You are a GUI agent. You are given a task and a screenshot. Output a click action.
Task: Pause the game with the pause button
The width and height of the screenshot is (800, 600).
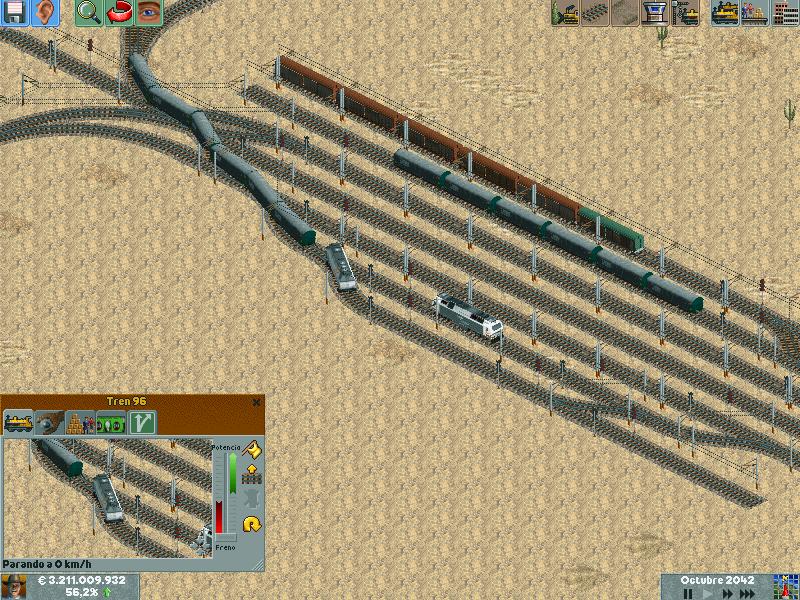pos(688,593)
